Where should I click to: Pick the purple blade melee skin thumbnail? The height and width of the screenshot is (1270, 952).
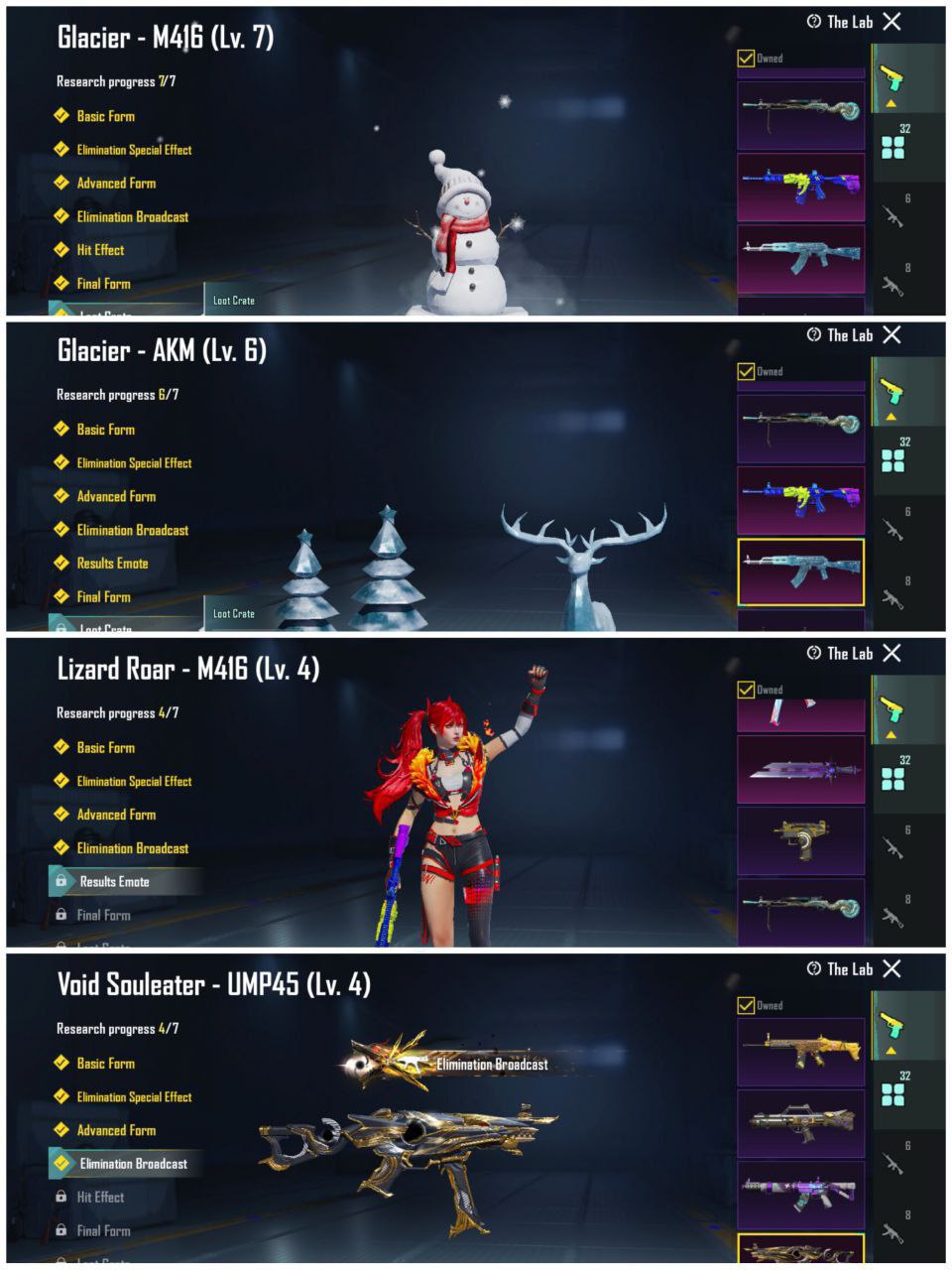pos(800,769)
